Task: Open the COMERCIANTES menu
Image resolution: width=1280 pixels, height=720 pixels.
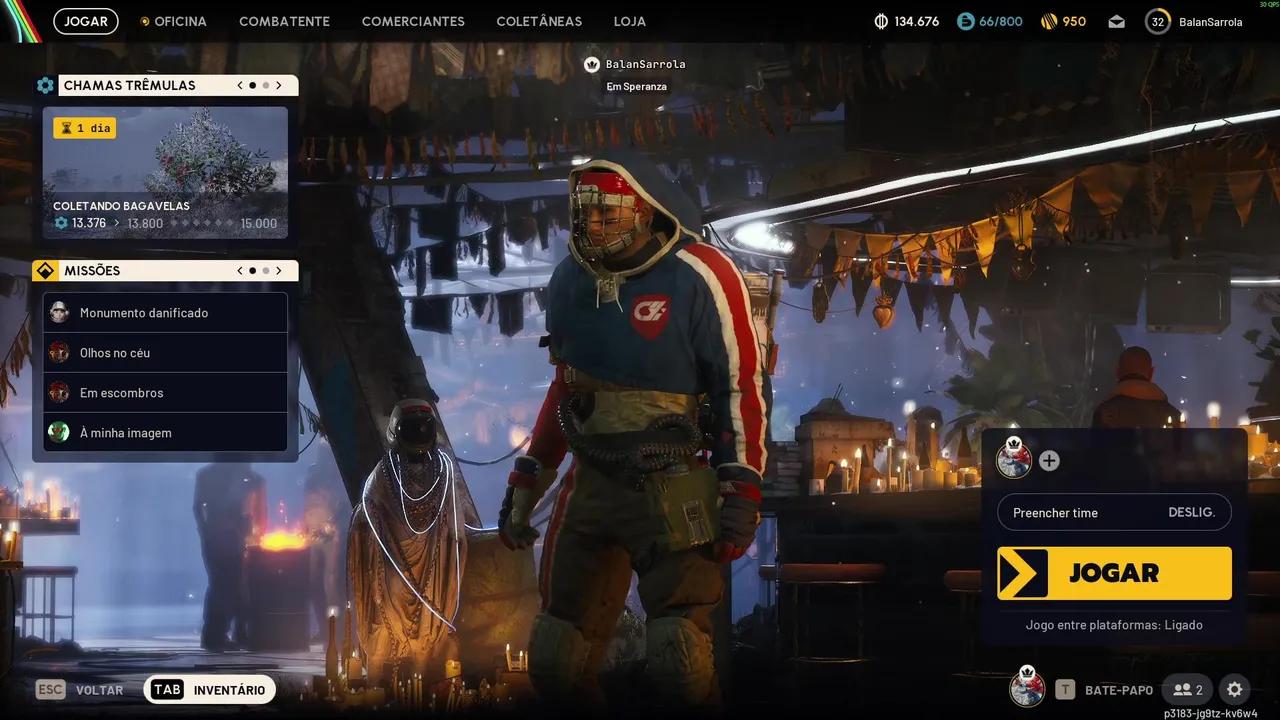Action: (x=413, y=21)
